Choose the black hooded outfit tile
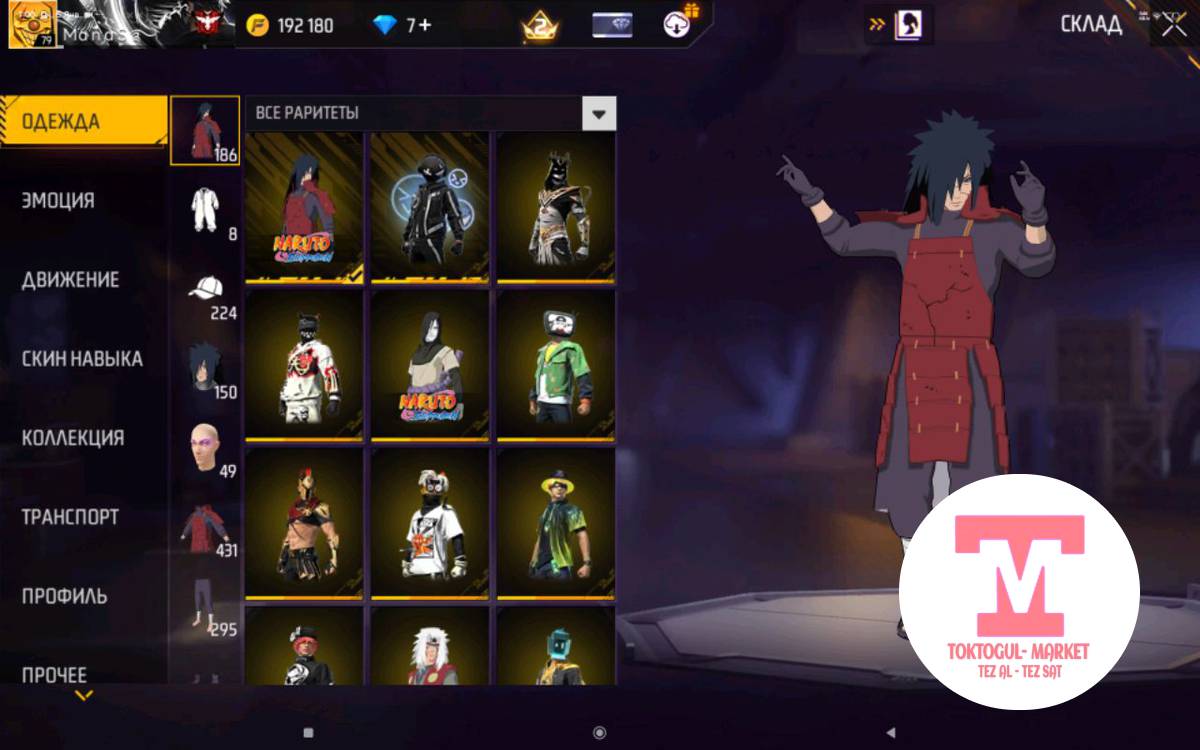This screenshot has height=750, width=1200. (430, 207)
